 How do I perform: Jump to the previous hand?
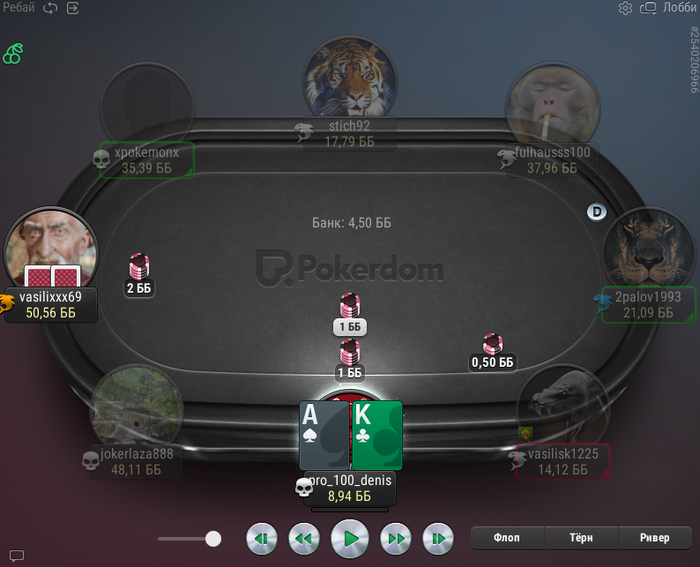(261, 539)
